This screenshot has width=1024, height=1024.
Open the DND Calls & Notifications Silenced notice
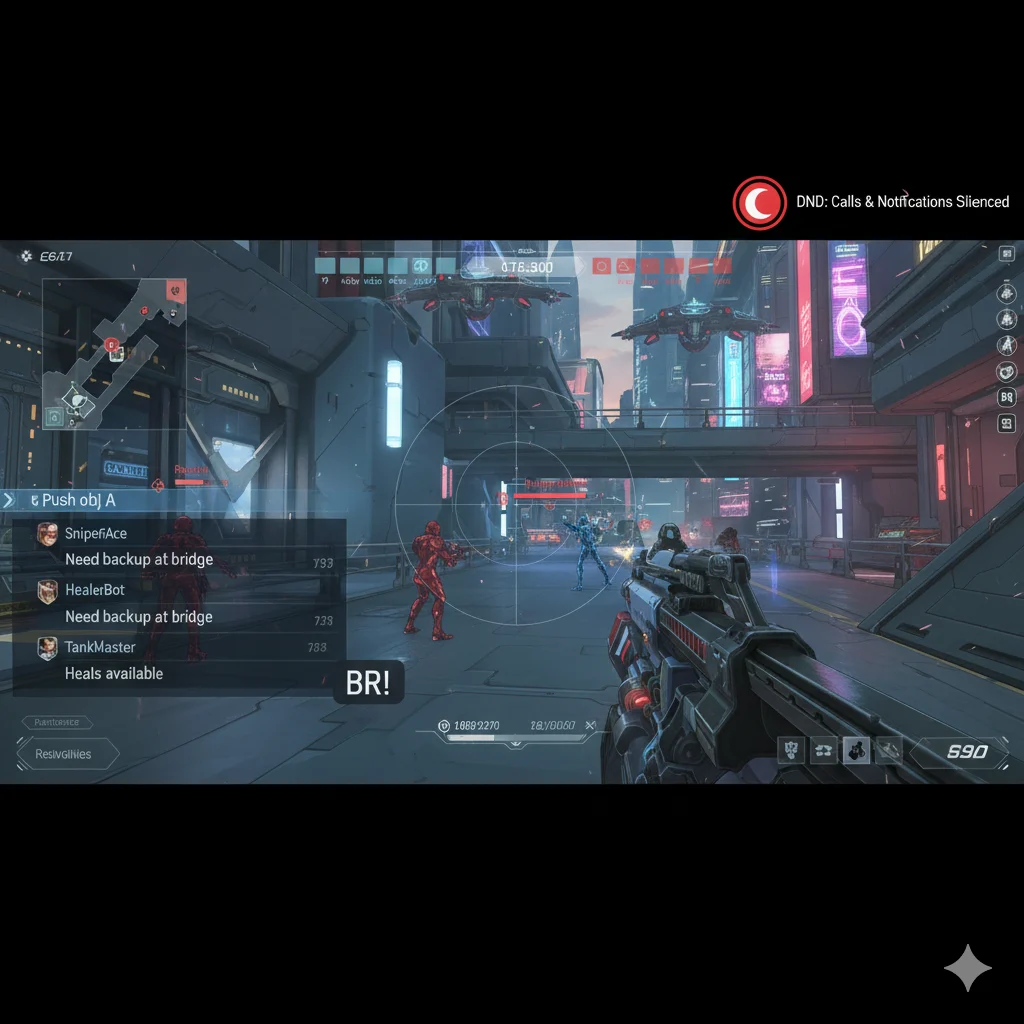[x=902, y=202]
